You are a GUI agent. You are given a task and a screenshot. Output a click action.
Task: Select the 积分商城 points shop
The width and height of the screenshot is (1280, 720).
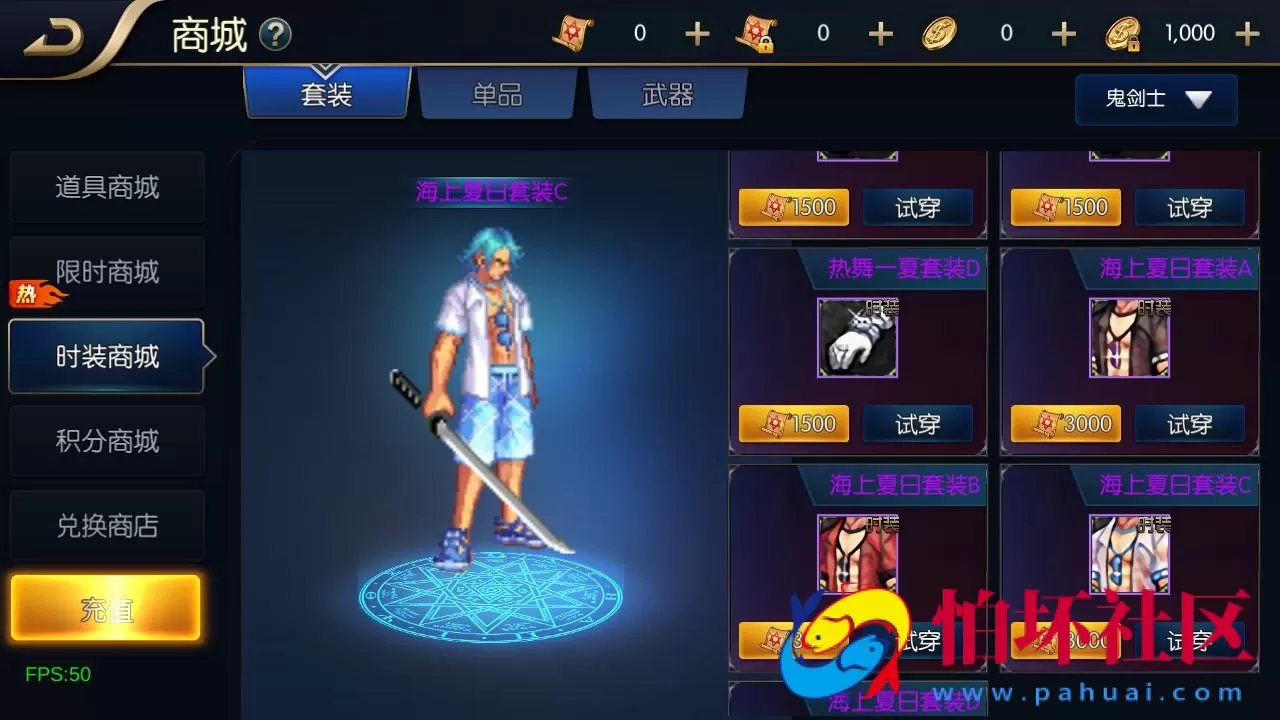(x=107, y=441)
